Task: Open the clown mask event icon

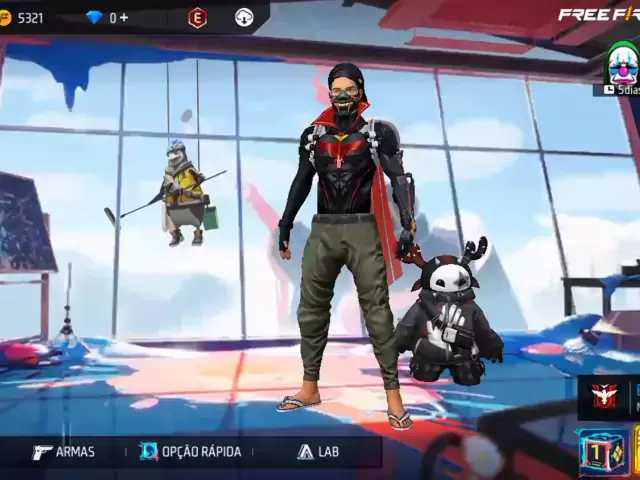Action: pyautogui.click(x=623, y=64)
